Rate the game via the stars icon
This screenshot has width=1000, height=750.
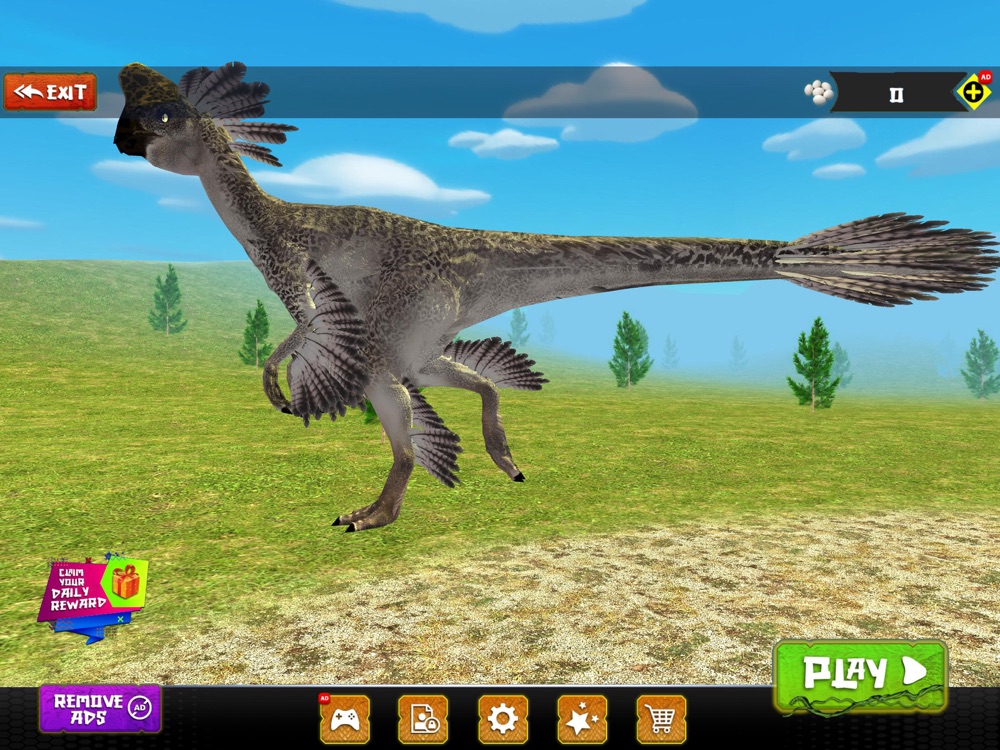(x=582, y=719)
